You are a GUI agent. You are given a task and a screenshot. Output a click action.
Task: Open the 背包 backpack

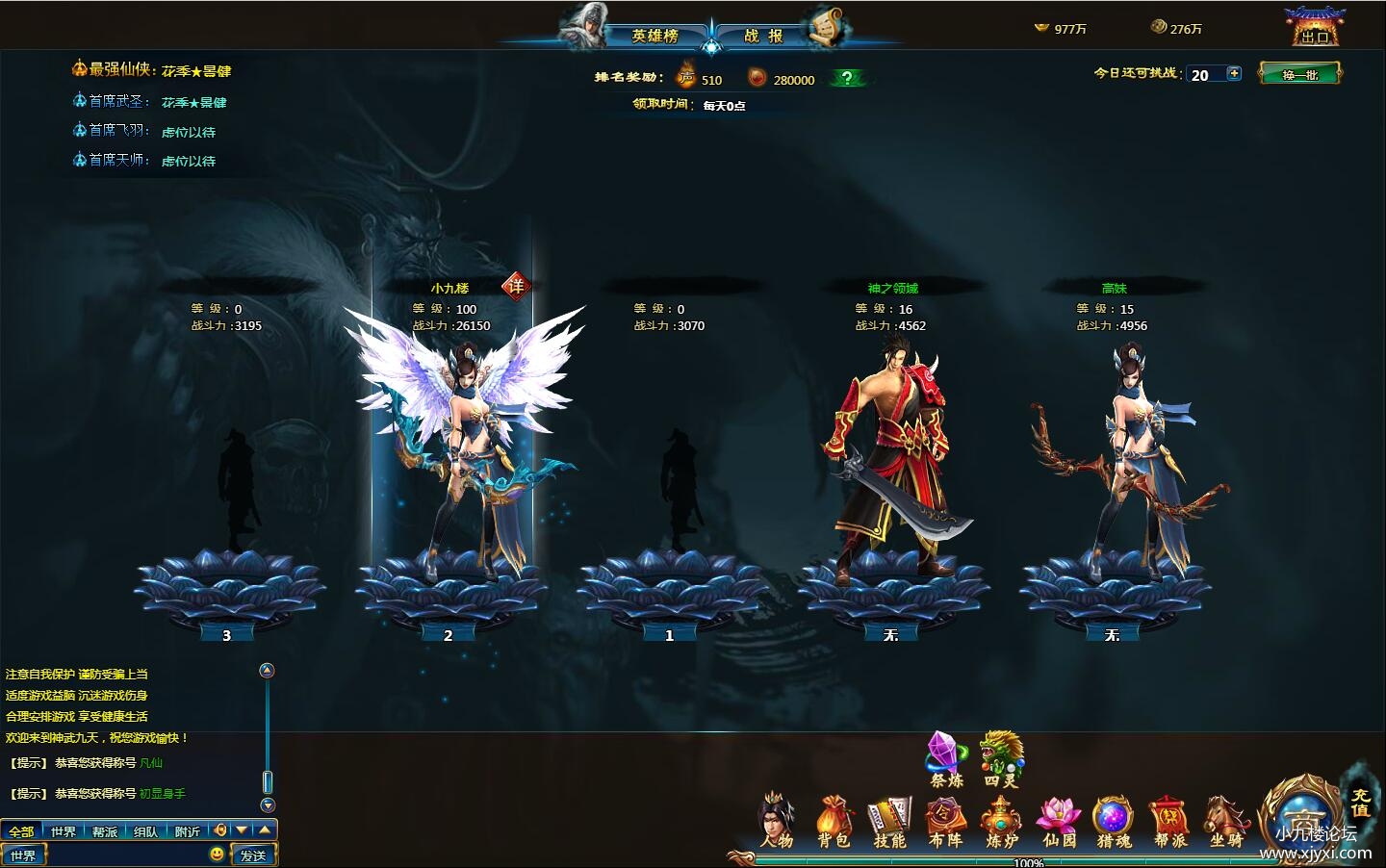pyautogui.click(x=834, y=824)
